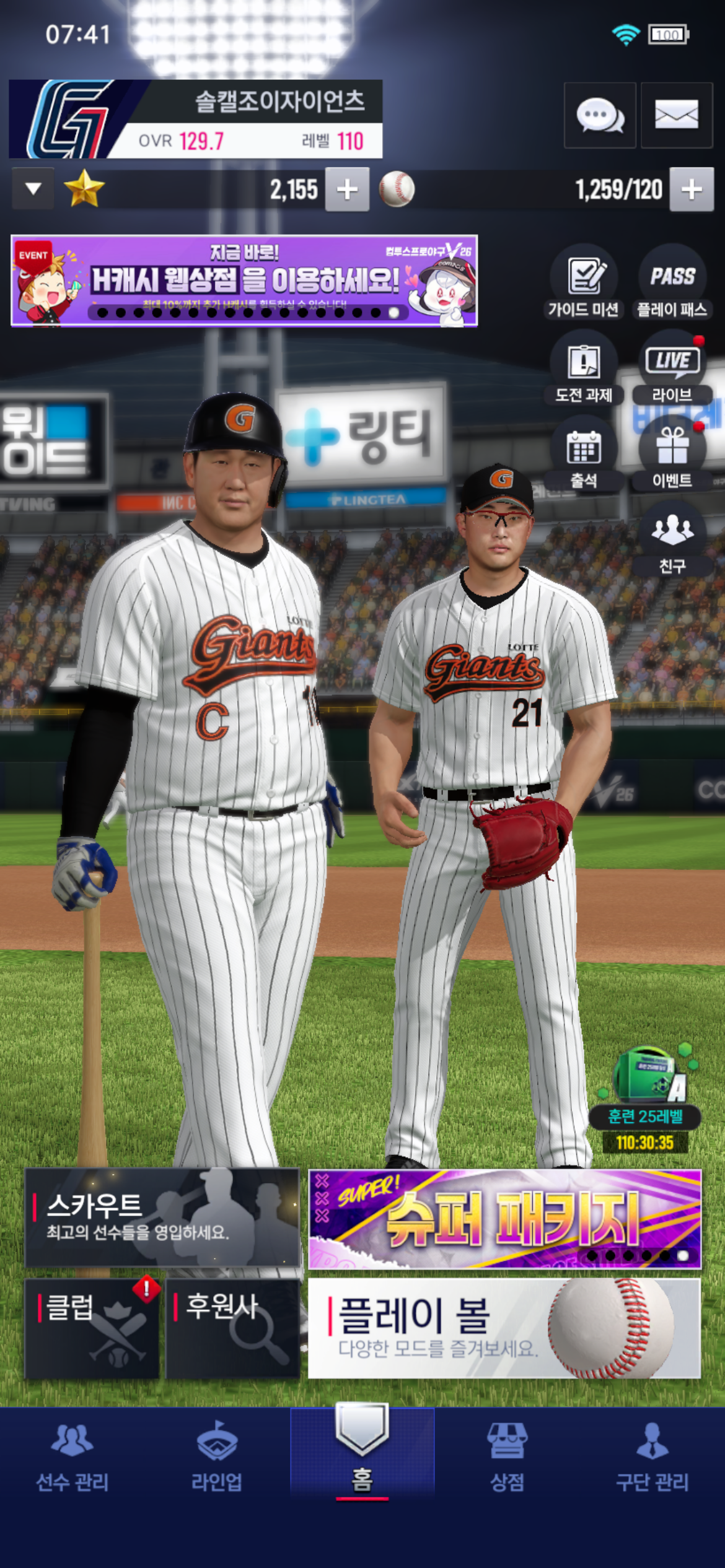Open the 출석 attendance calendar
Viewport: 725px width, 1568px height.
[x=584, y=455]
